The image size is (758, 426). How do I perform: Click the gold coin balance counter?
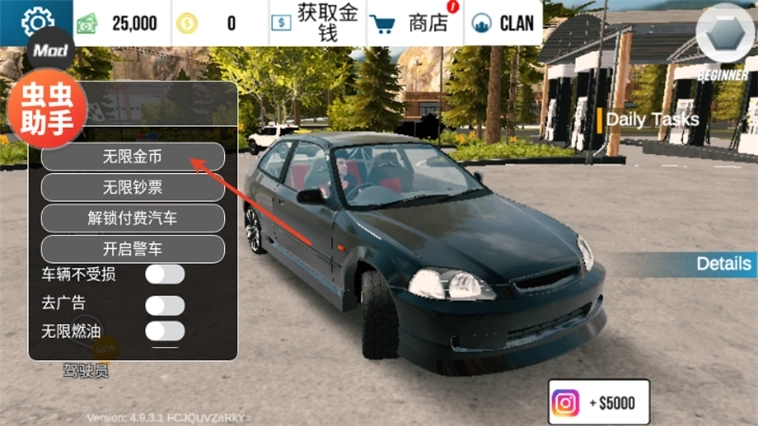point(212,23)
